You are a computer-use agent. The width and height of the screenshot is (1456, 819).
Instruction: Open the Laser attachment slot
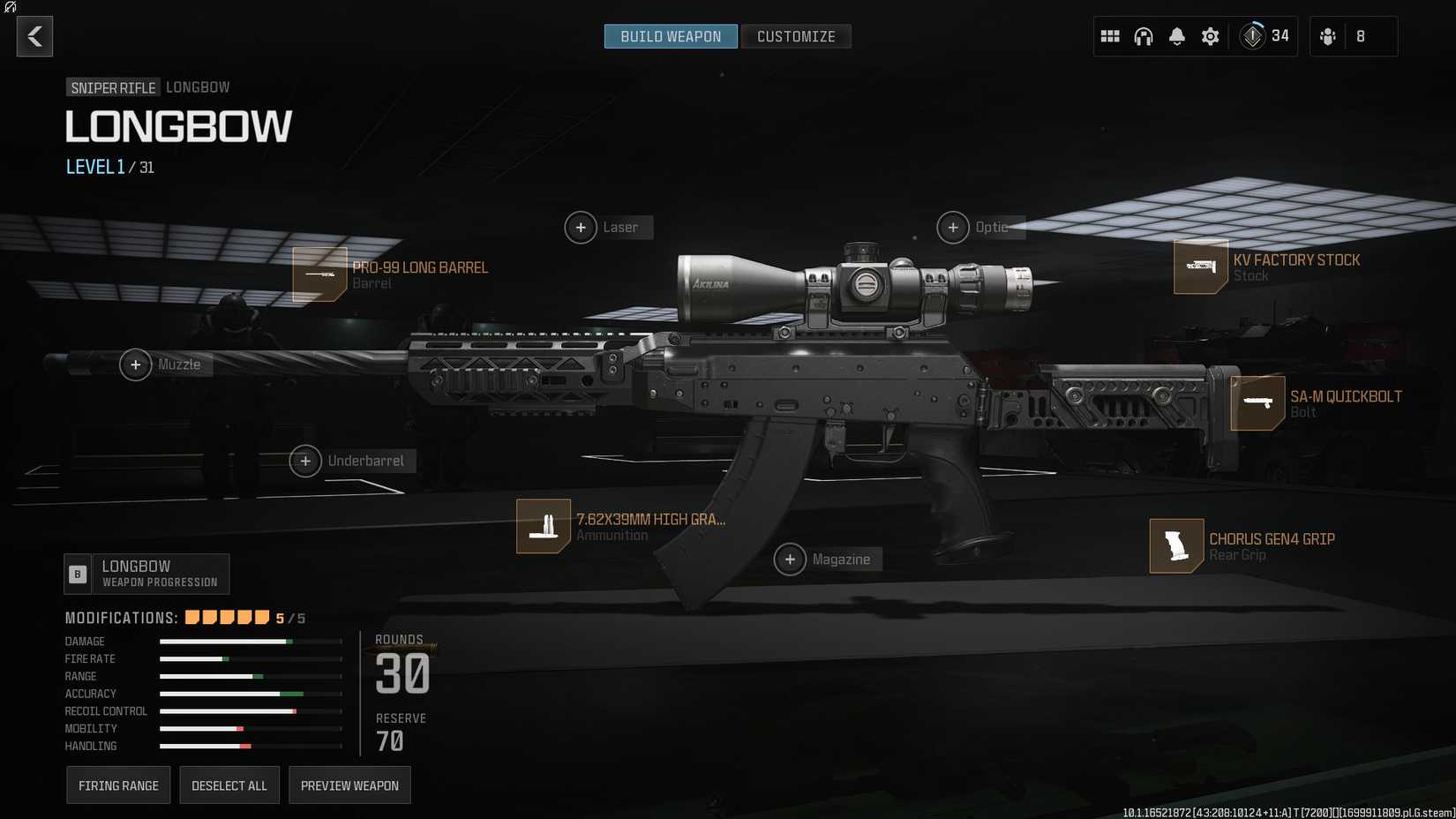(x=580, y=227)
